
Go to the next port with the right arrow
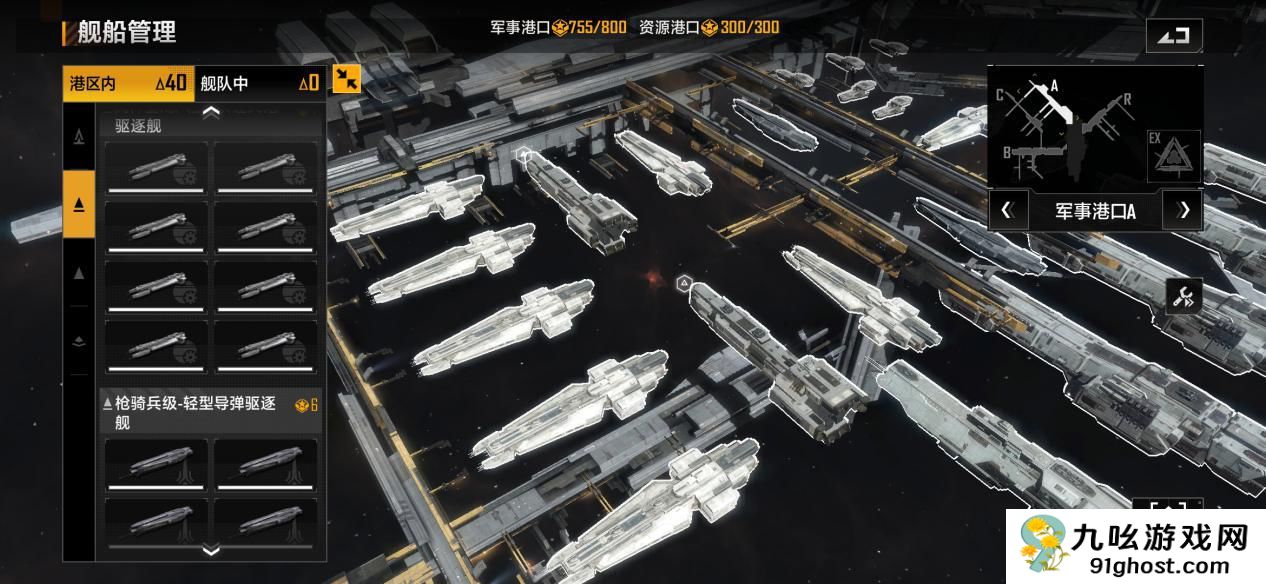[x=1184, y=210]
